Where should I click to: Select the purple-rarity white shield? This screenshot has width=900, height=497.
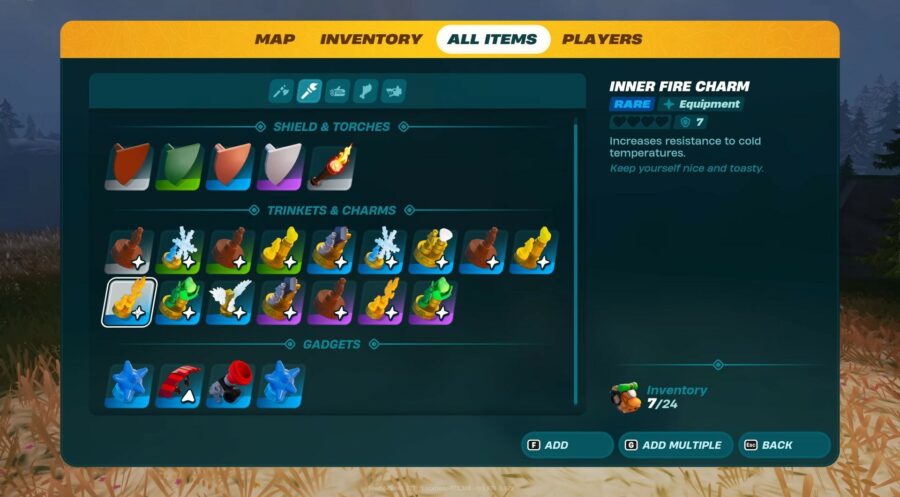click(281, 167)
